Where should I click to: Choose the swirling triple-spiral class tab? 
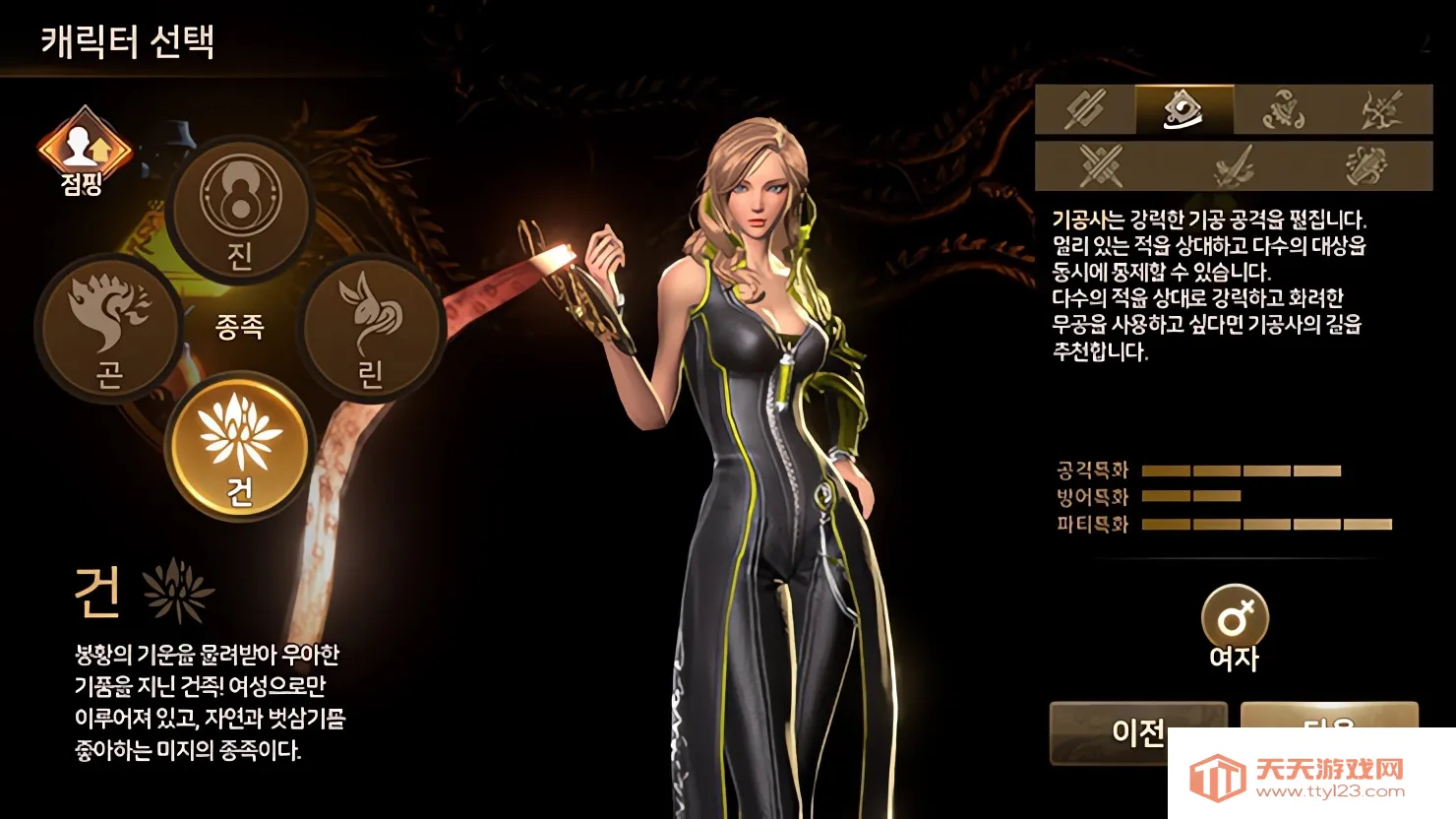click(x=1283, y=109)
